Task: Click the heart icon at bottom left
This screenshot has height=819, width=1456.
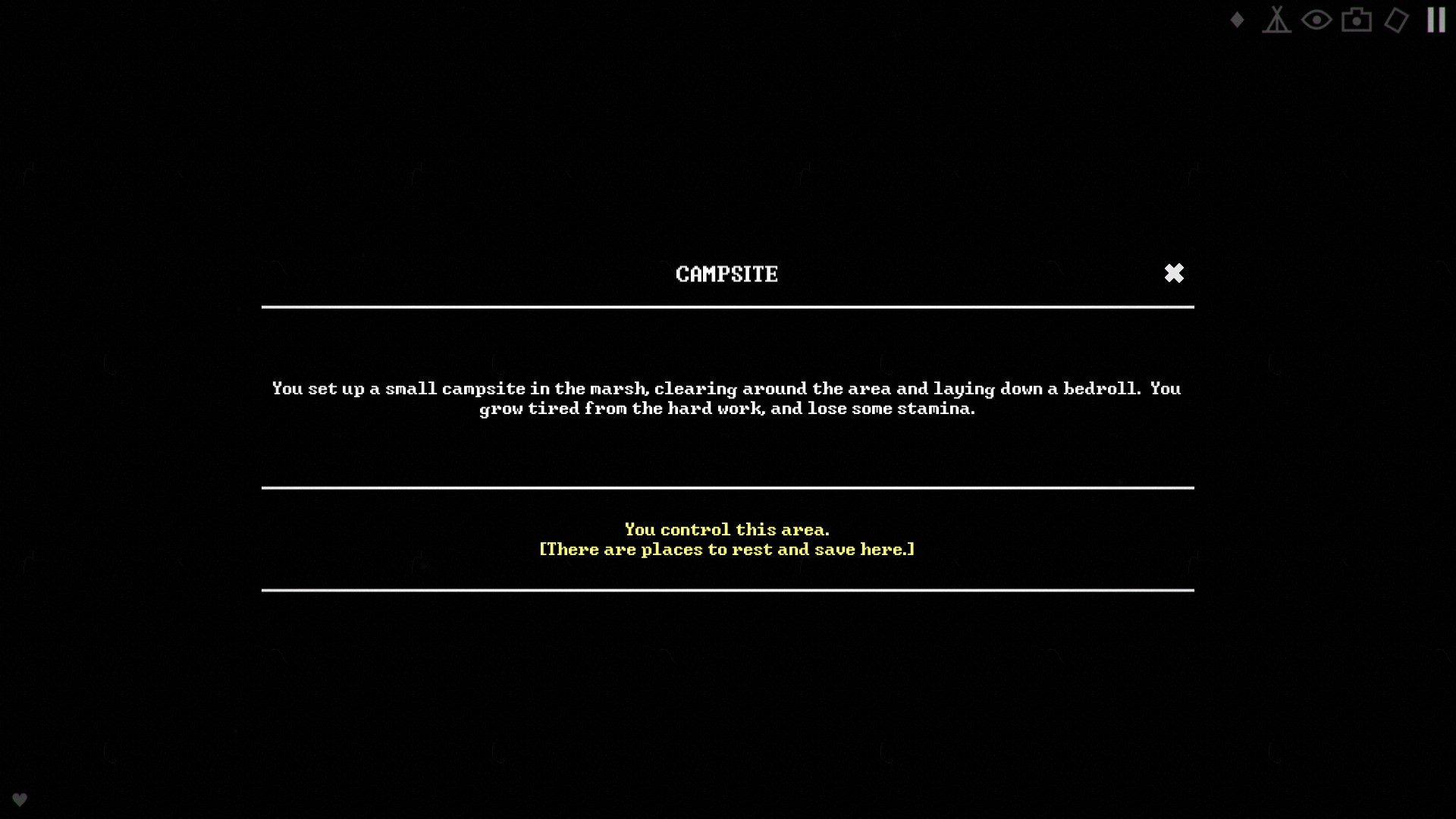Action: tap(20, 799)
